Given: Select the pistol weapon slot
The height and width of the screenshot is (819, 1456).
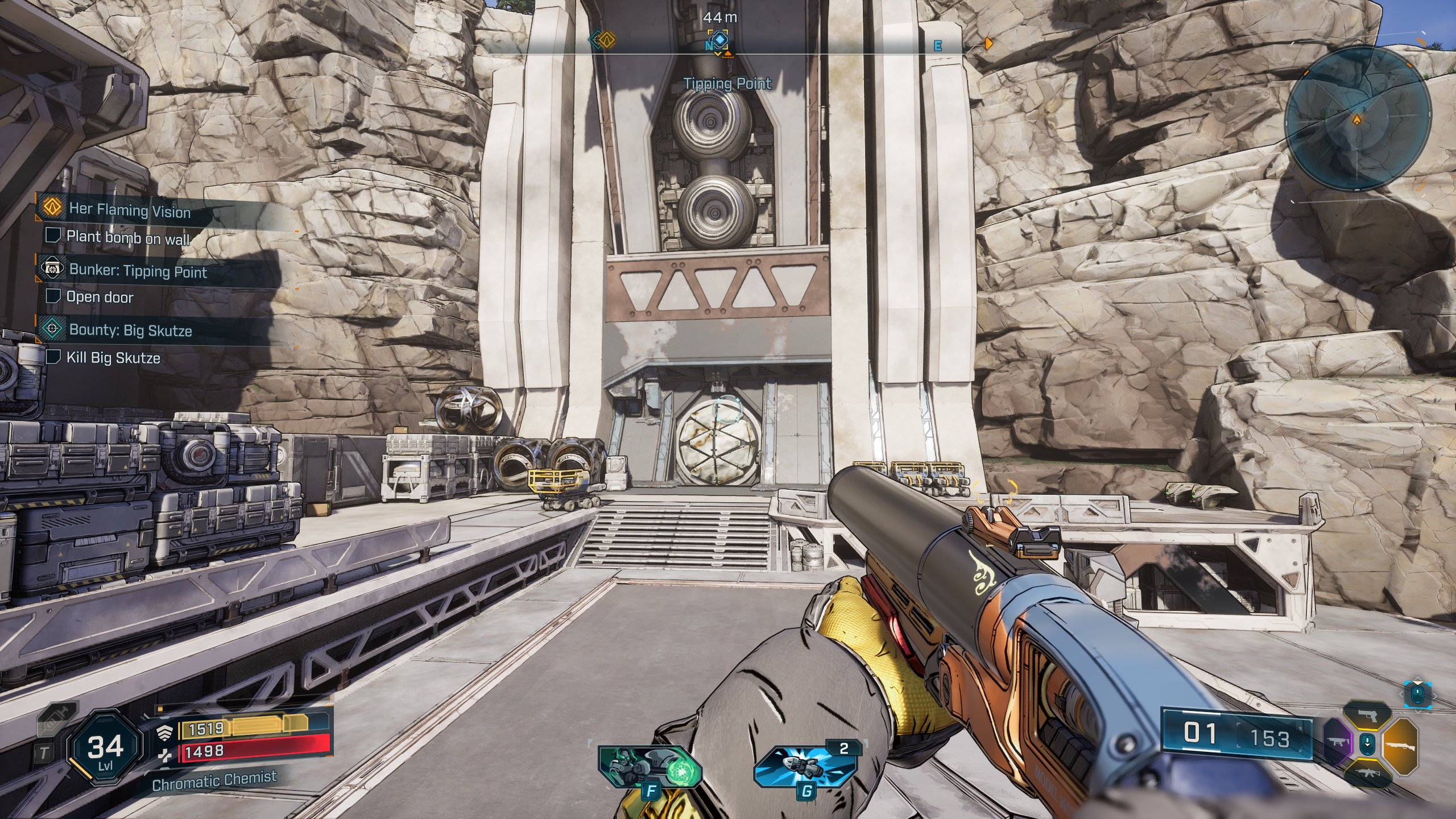Looking at the screenshot, I should point(1367,717).
